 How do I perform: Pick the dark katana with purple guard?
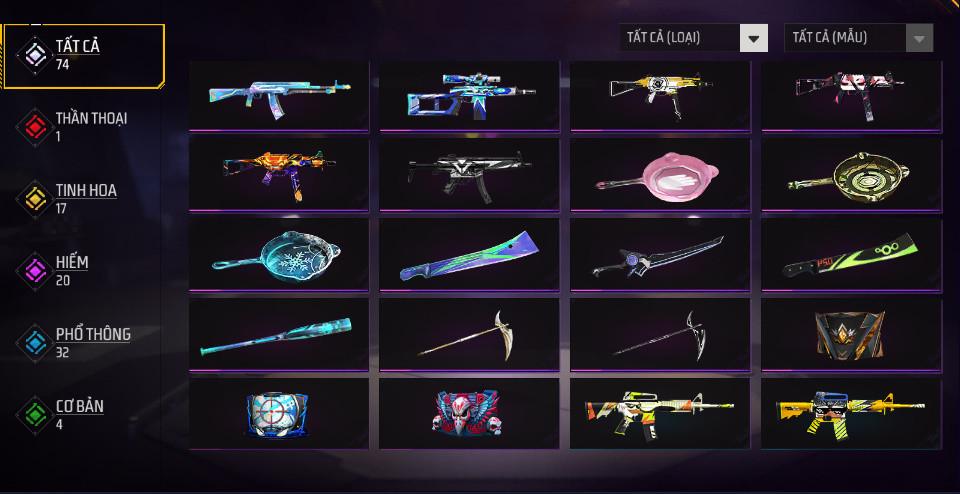tap(660, 254)
